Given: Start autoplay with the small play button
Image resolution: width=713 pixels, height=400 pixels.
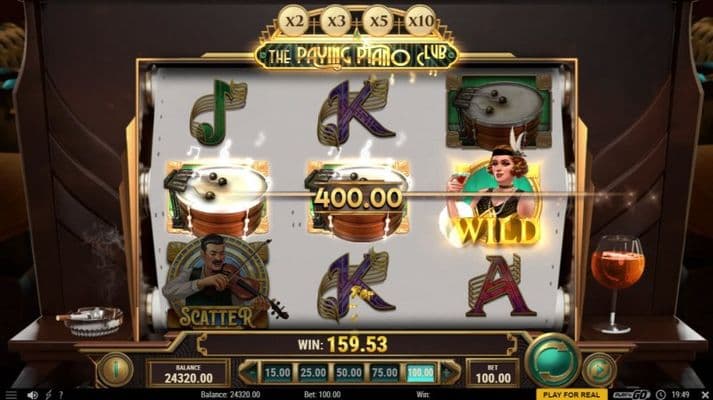Looking at the screenshot, I should point(598,369).
